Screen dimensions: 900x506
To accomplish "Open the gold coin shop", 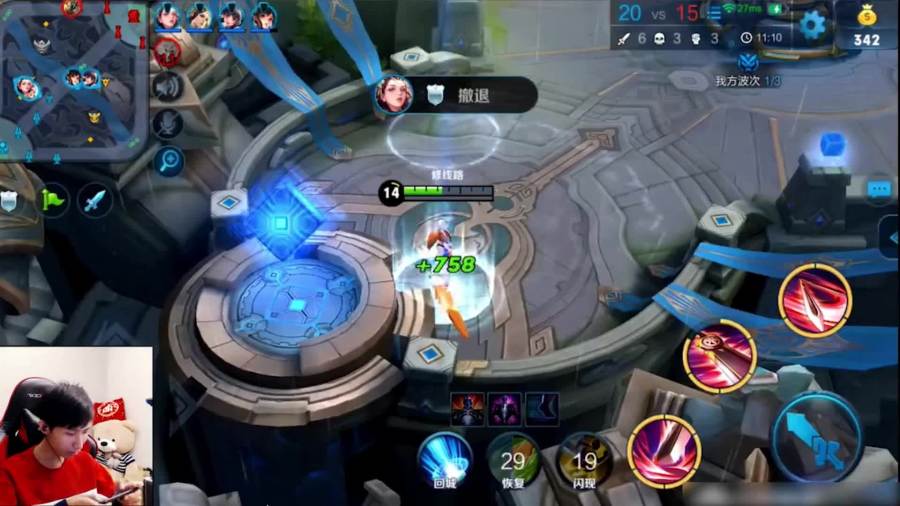I will pyautogui.click(x=866, y=25).
